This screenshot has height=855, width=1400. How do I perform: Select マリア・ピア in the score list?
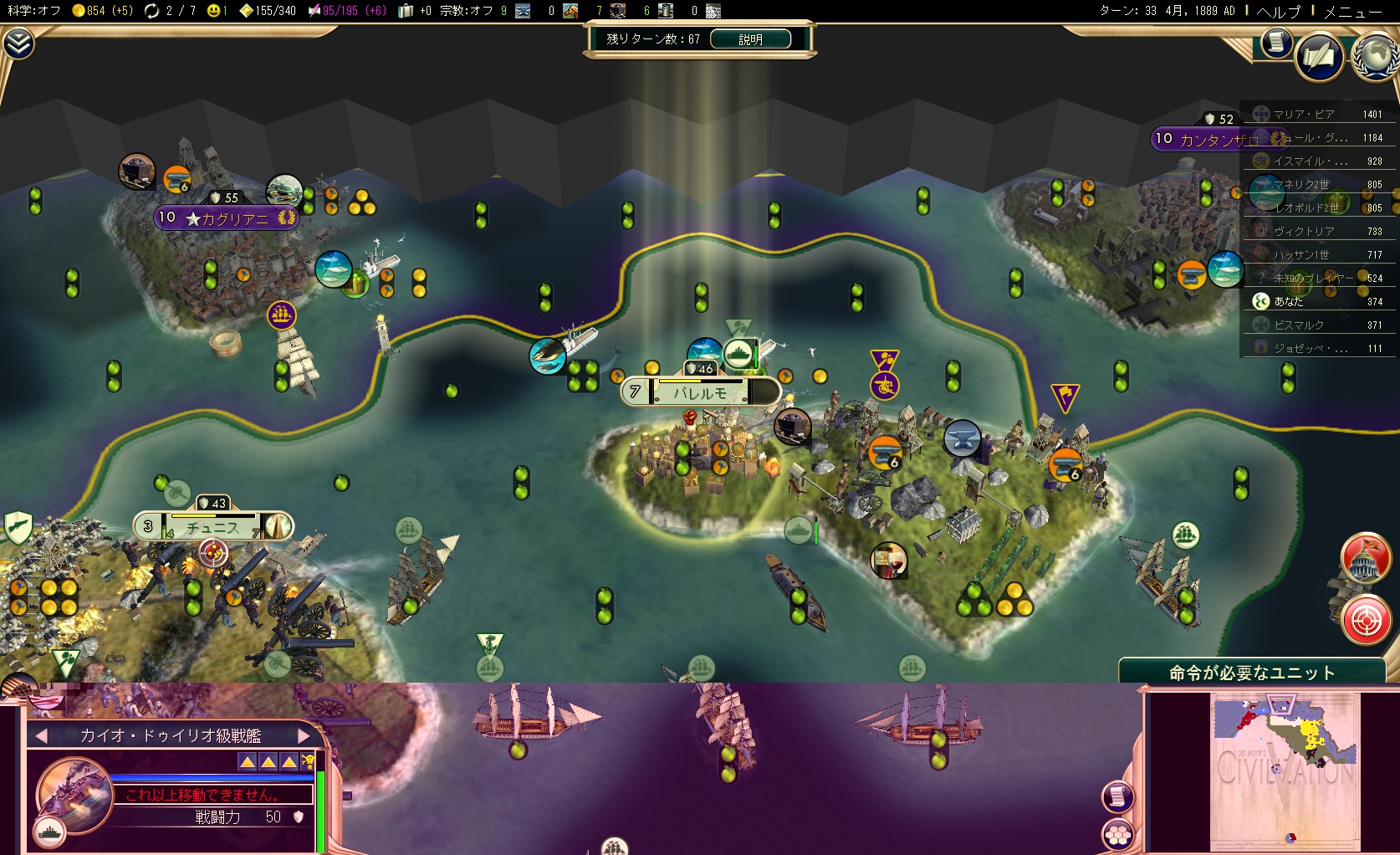click(x=1303, y=115)
